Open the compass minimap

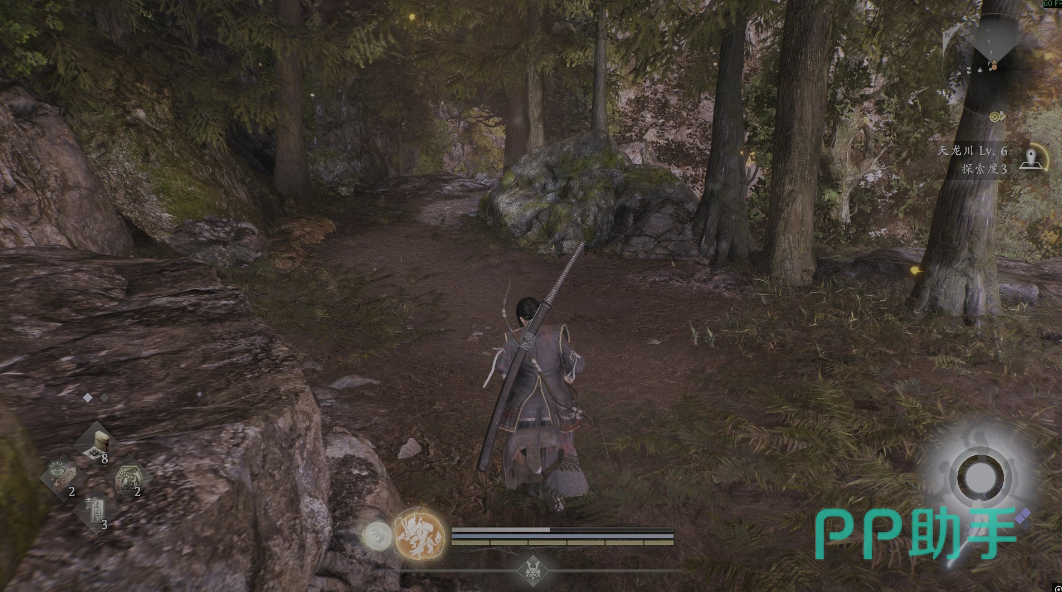tap(994, 40)
